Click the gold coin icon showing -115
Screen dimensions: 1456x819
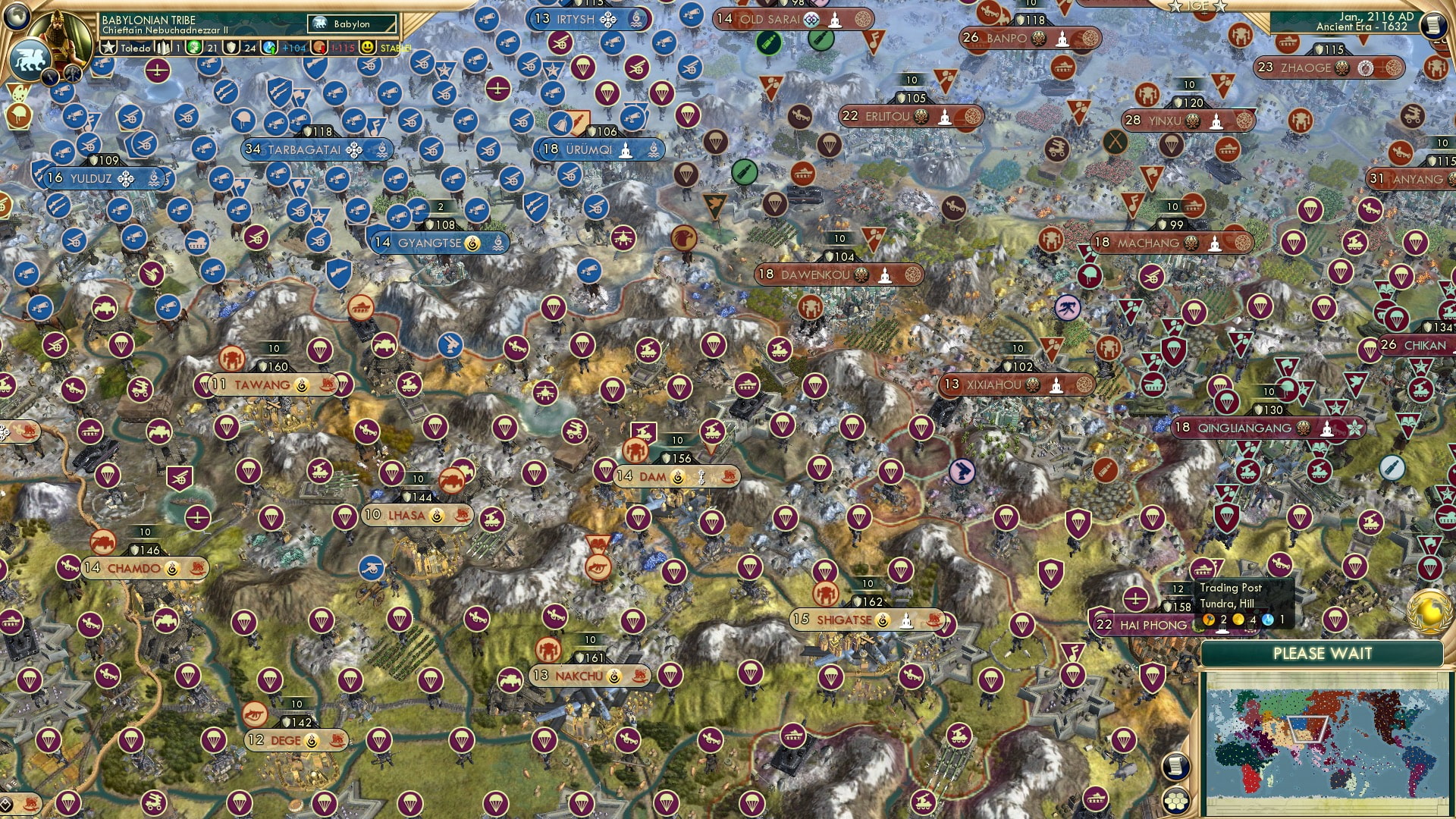pyautogui.click(x=319, y=47)
